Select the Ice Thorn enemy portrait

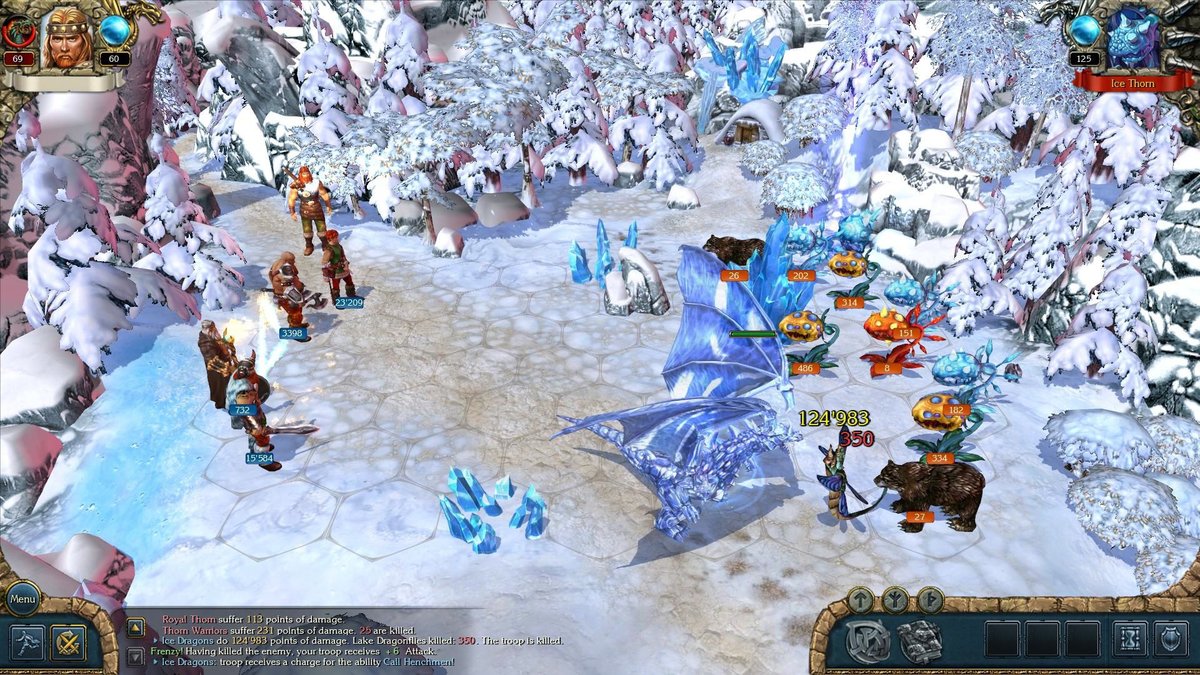point(1132,40)
